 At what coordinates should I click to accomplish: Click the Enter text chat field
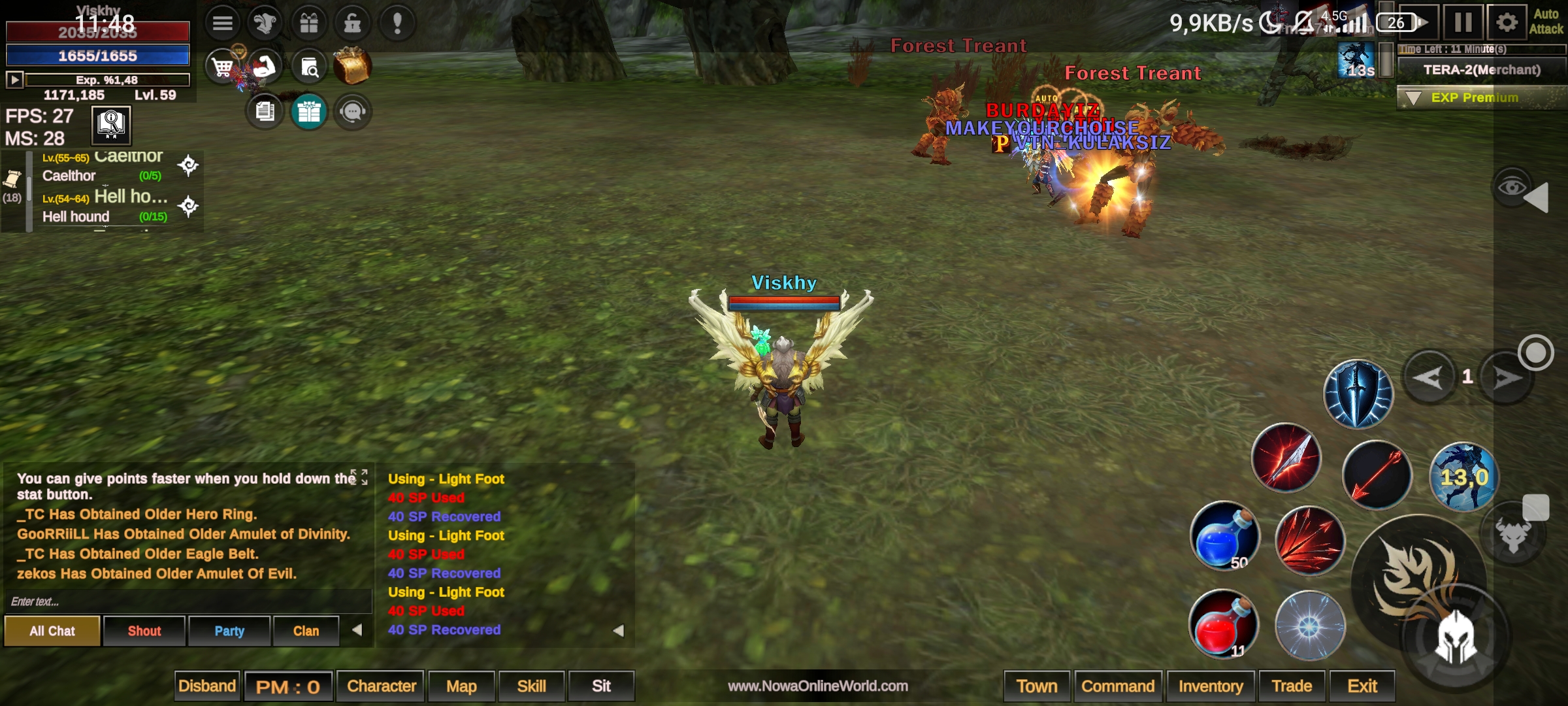(186, 601)
